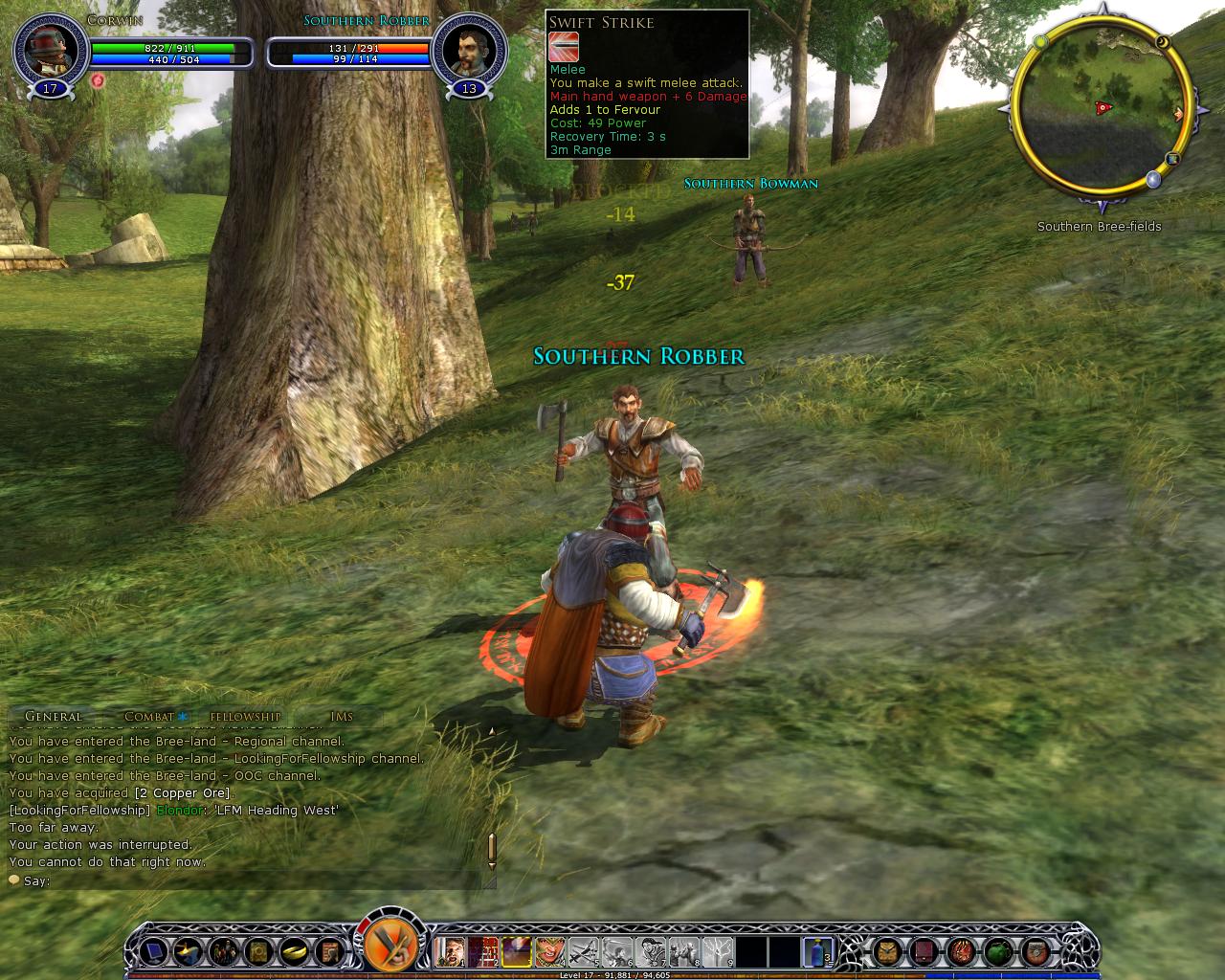Select Corwin's player portrait
Image resolution: width=1225 pixels, height=980 pixels.
pos(48,50)
